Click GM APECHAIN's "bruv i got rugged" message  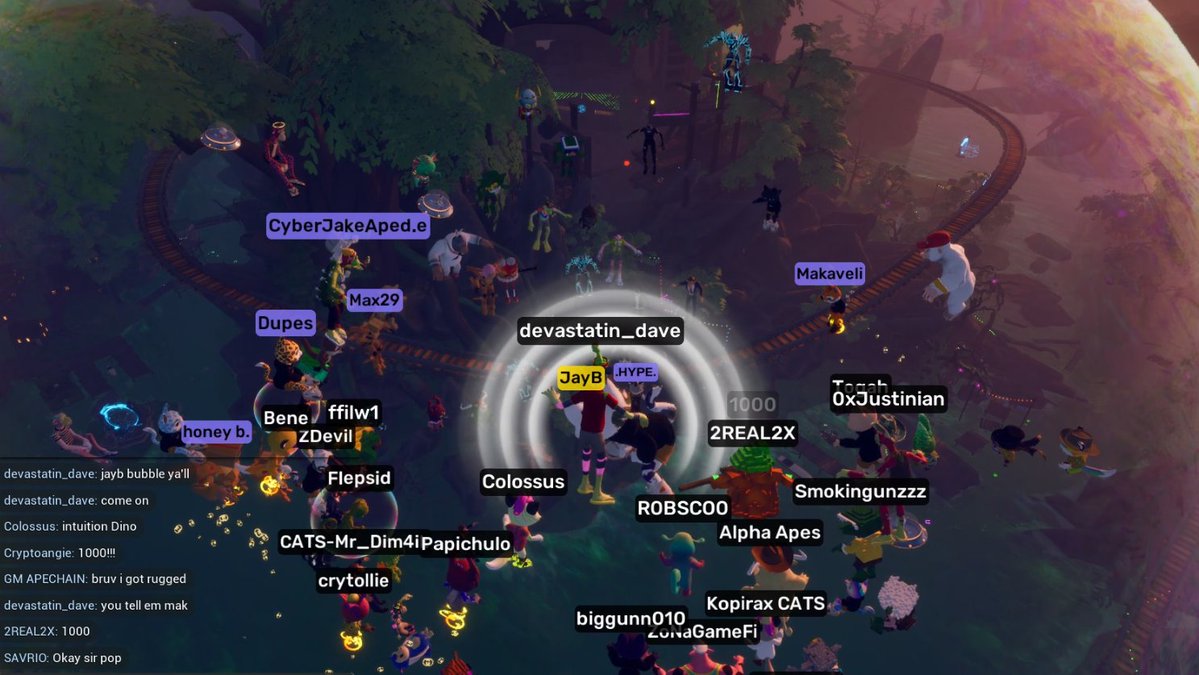click(x=95, y=579)
